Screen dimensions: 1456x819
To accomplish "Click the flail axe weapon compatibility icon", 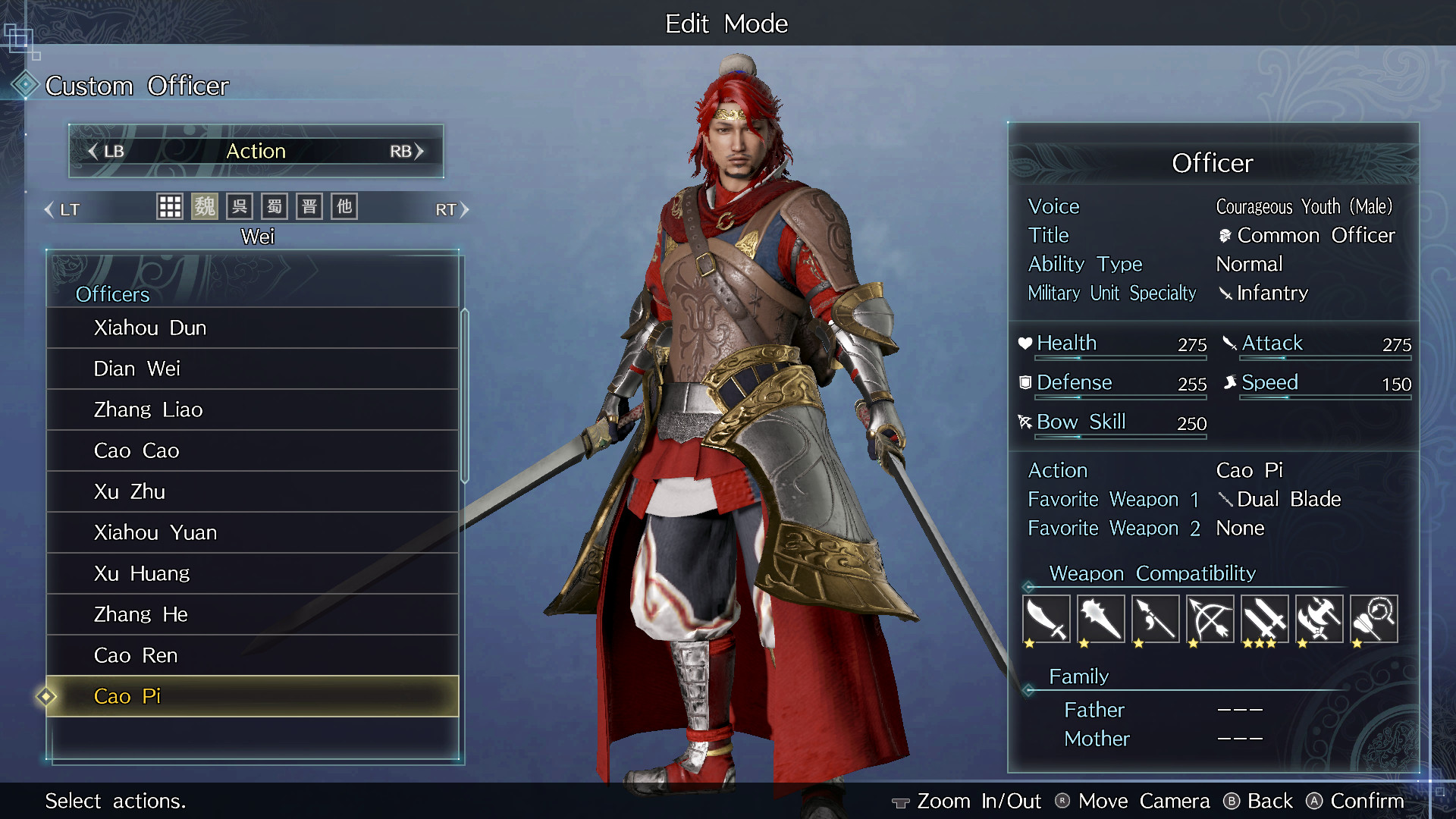I will click(x=1319, y=619).
